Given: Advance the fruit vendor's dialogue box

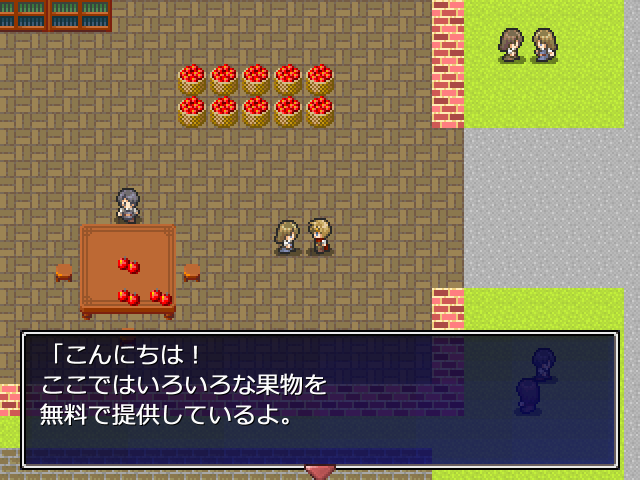Looking at the screenshot, I should coord(320,399).
